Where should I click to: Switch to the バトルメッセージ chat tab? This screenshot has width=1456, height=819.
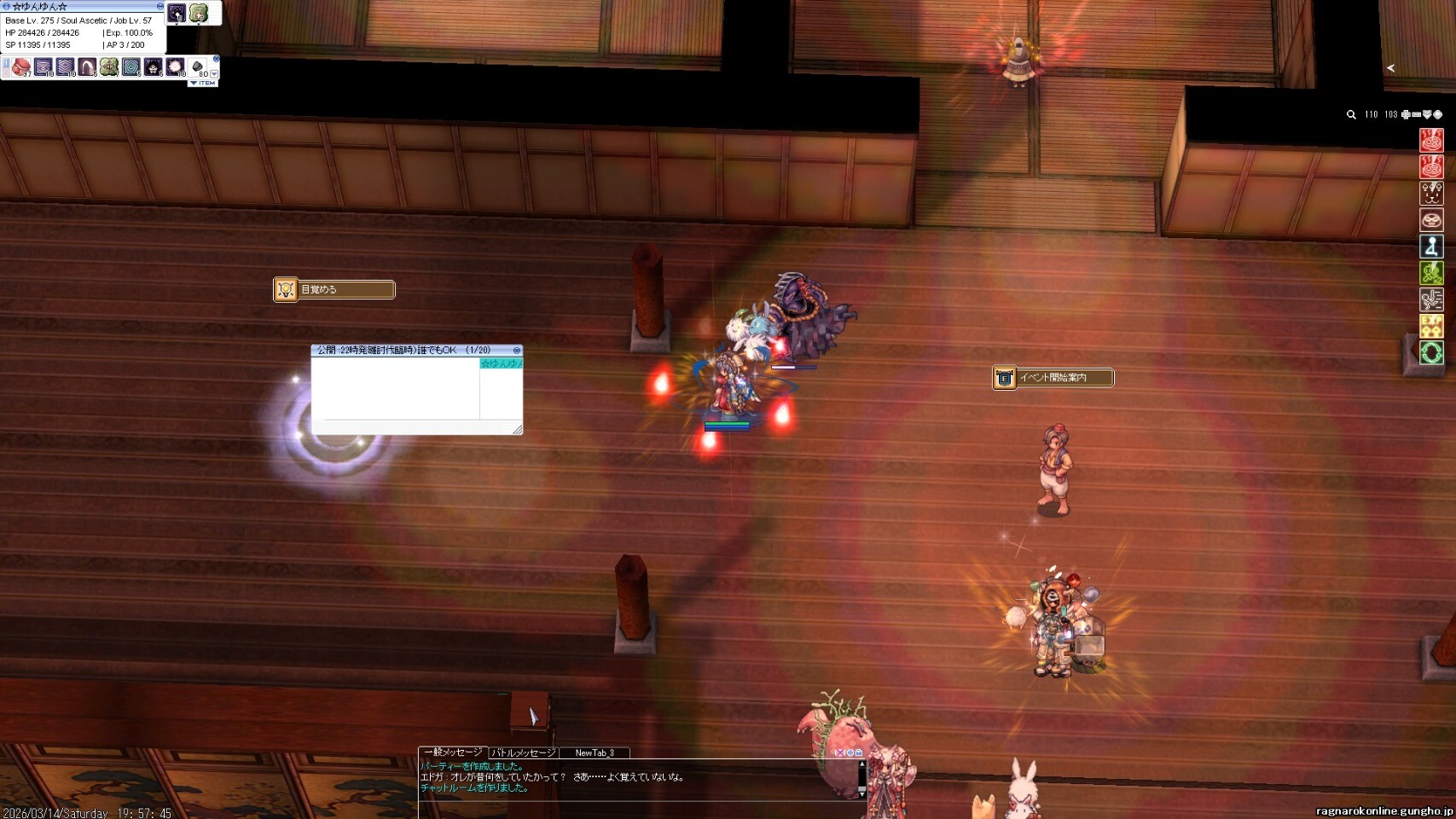[x=523, y=752]
